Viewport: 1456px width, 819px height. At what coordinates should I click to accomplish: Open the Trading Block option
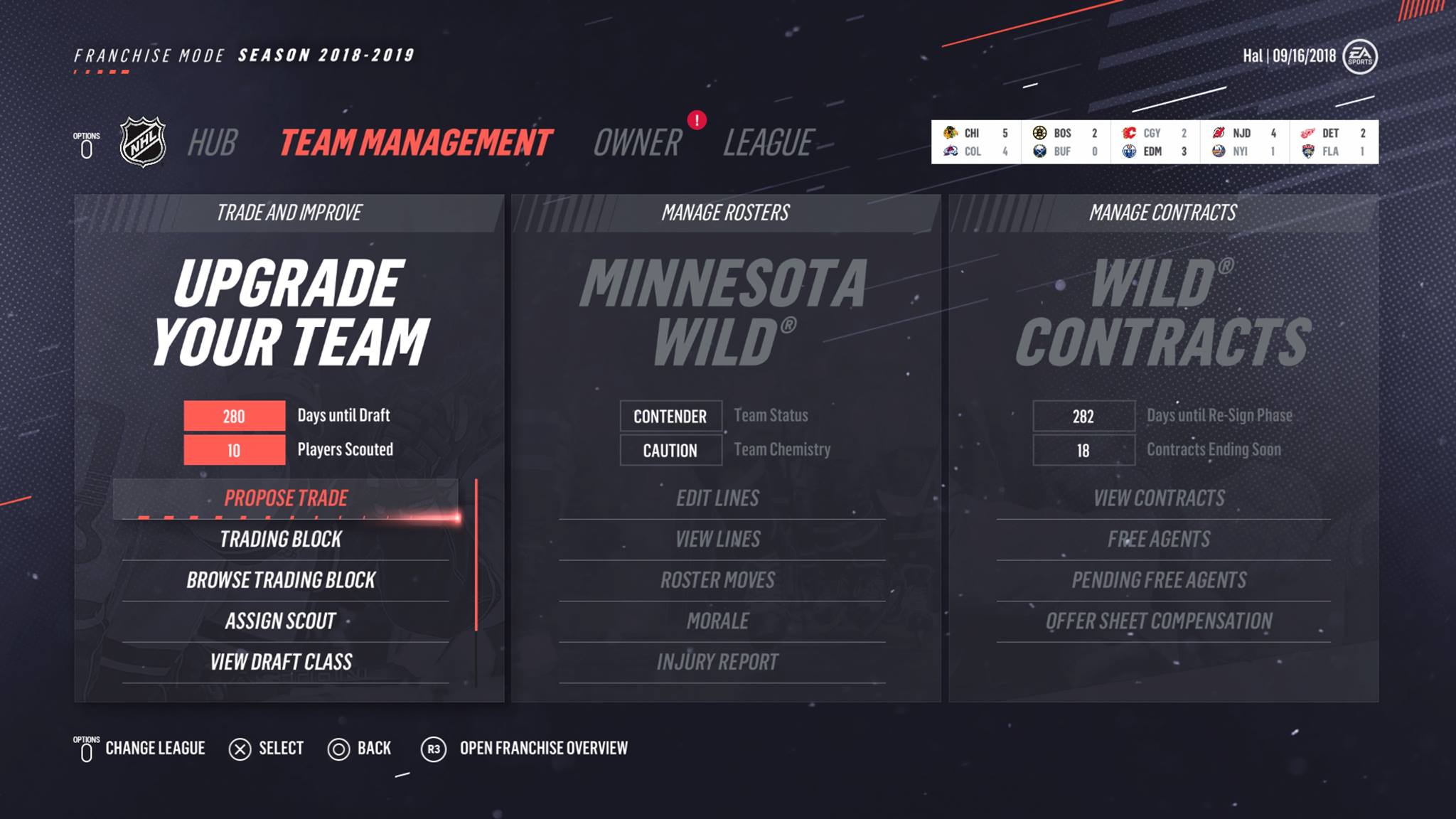pos(281,540)
